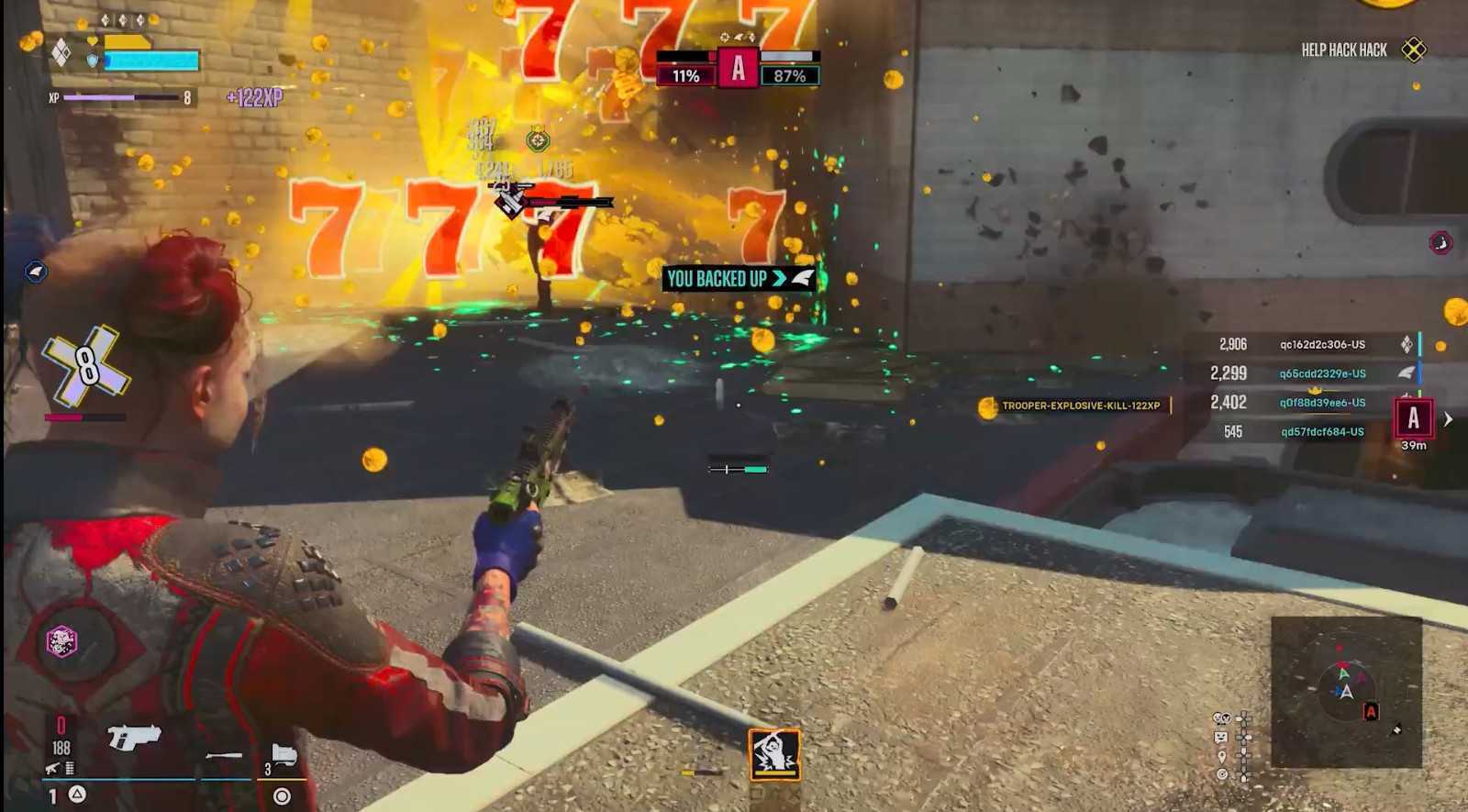Screen dimensions: 1468x812
Task: Select the red A objective marker on the minimap
Action: click(1371, 711)
